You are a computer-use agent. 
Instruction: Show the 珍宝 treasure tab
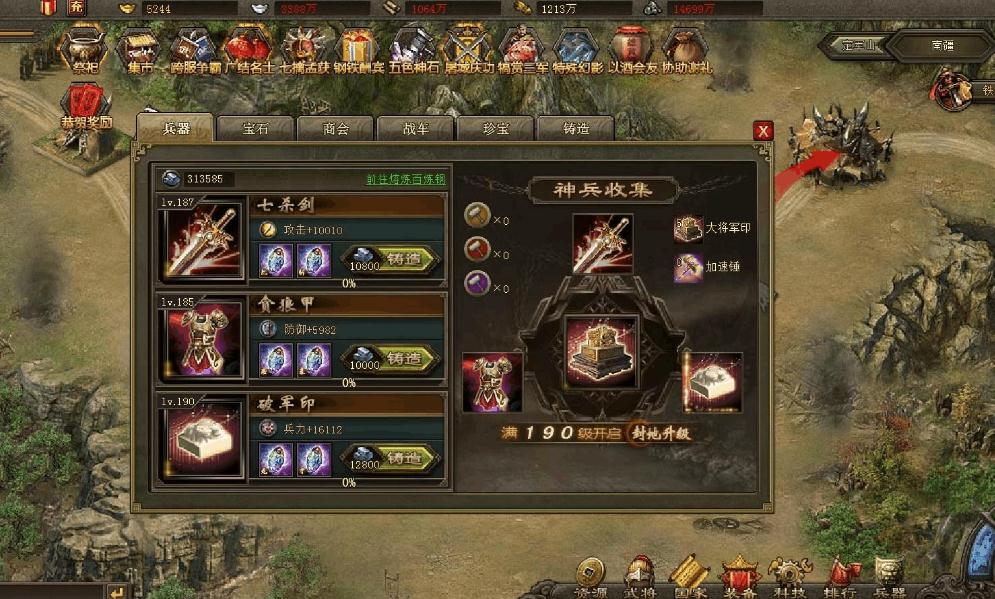[x=495, y=129]
